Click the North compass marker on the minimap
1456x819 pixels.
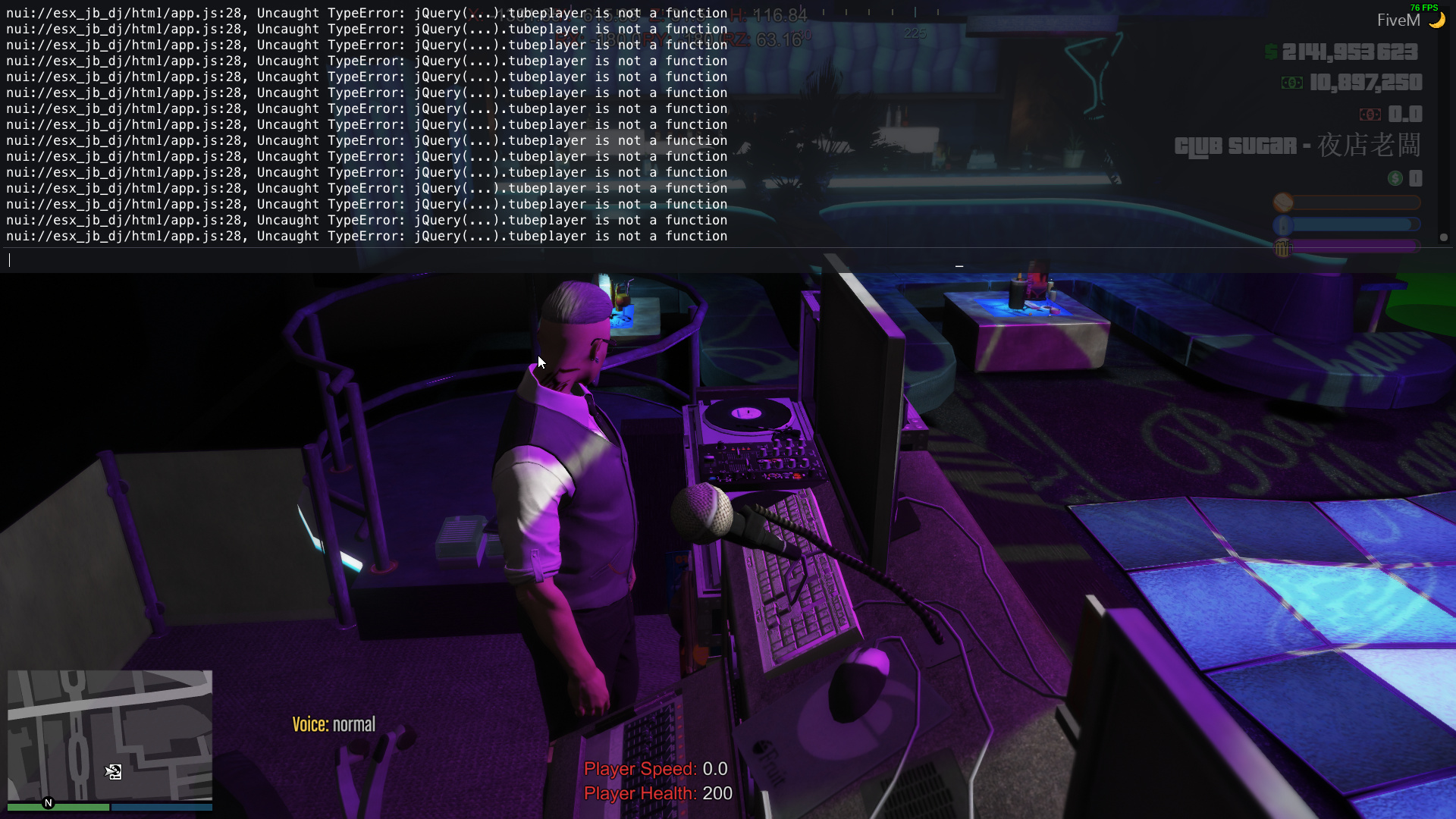[48, 803]
